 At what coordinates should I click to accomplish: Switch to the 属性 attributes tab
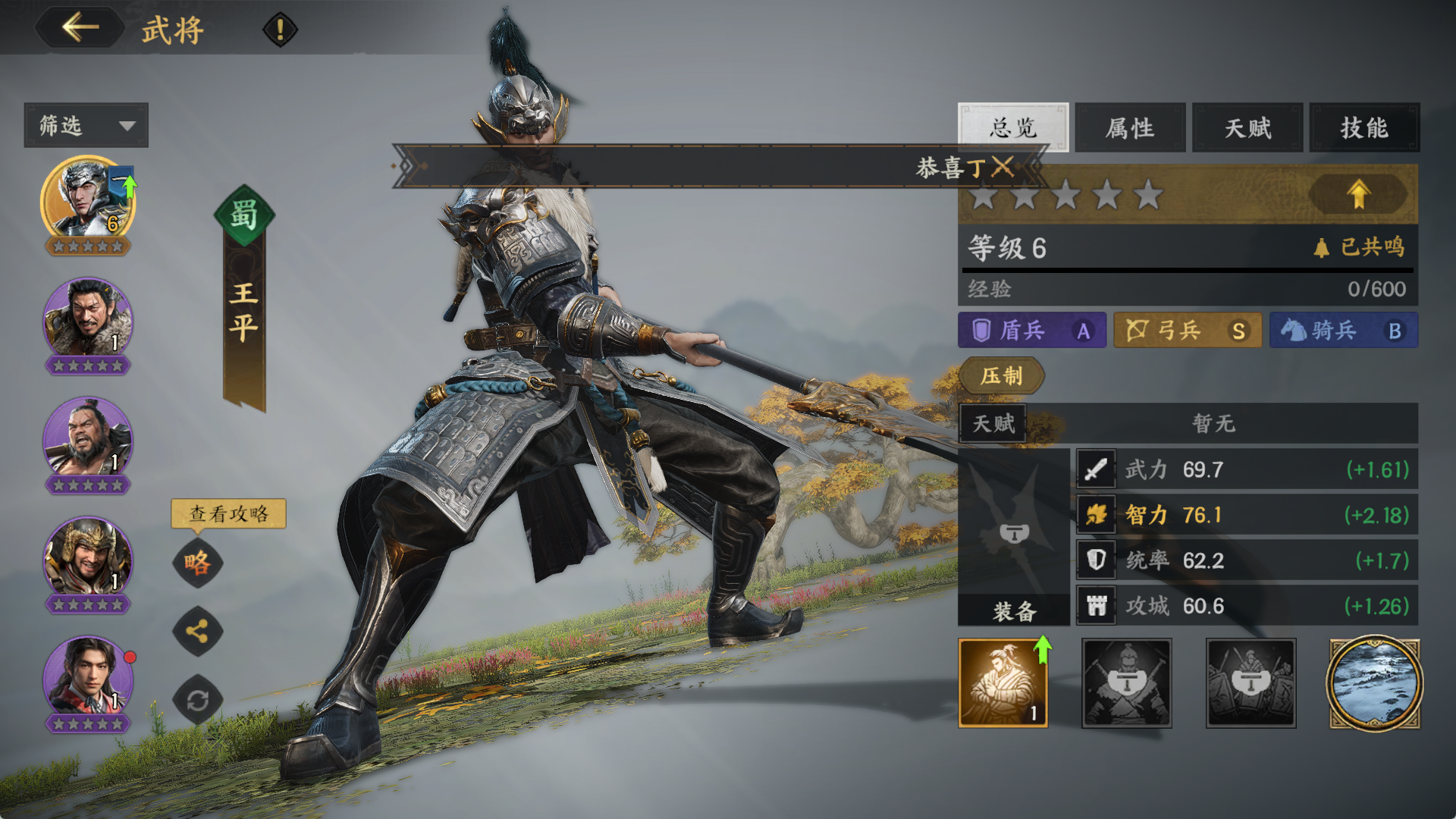point(1130,127)
